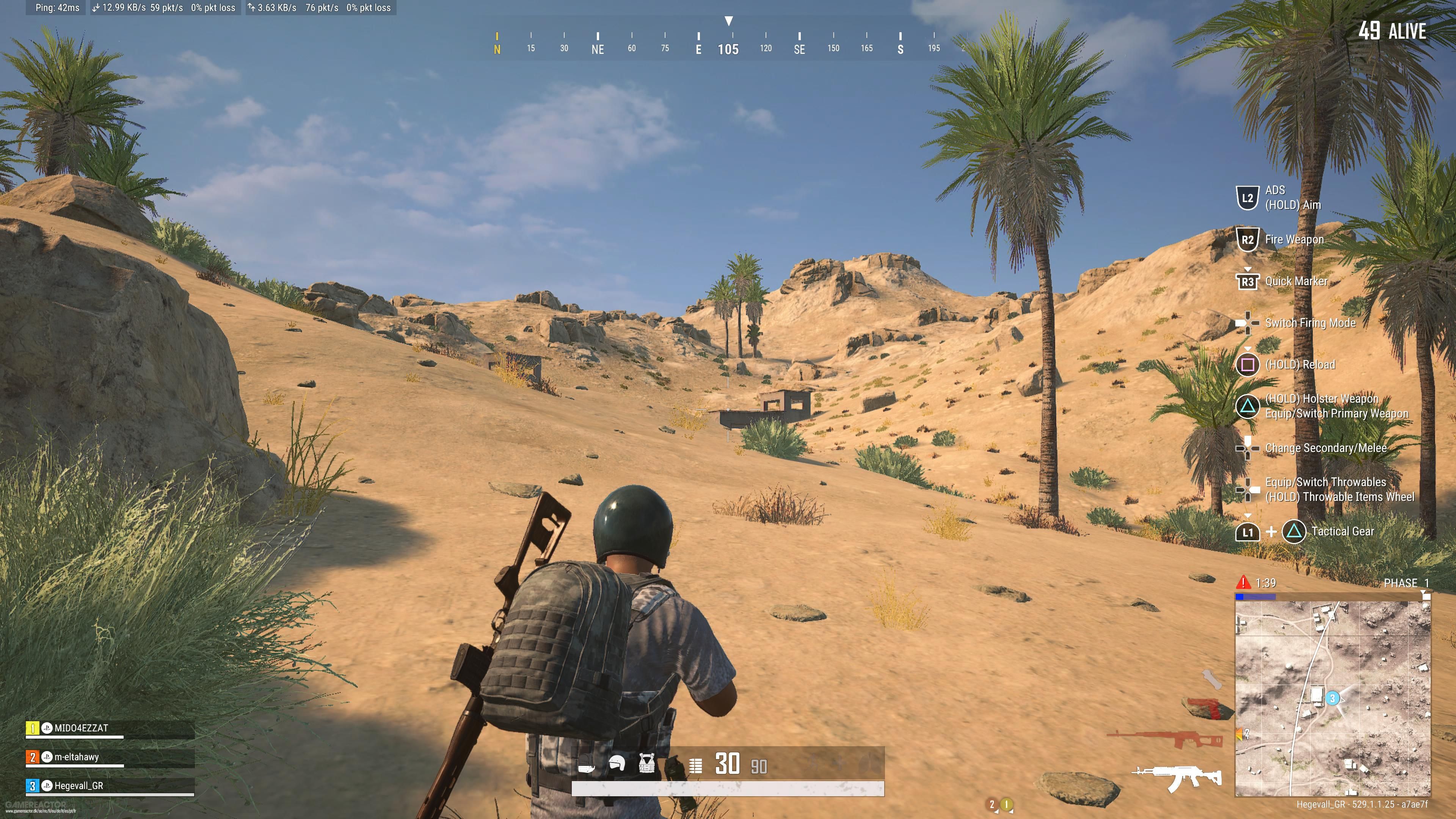Open the minimap

tap(1332, 698)
